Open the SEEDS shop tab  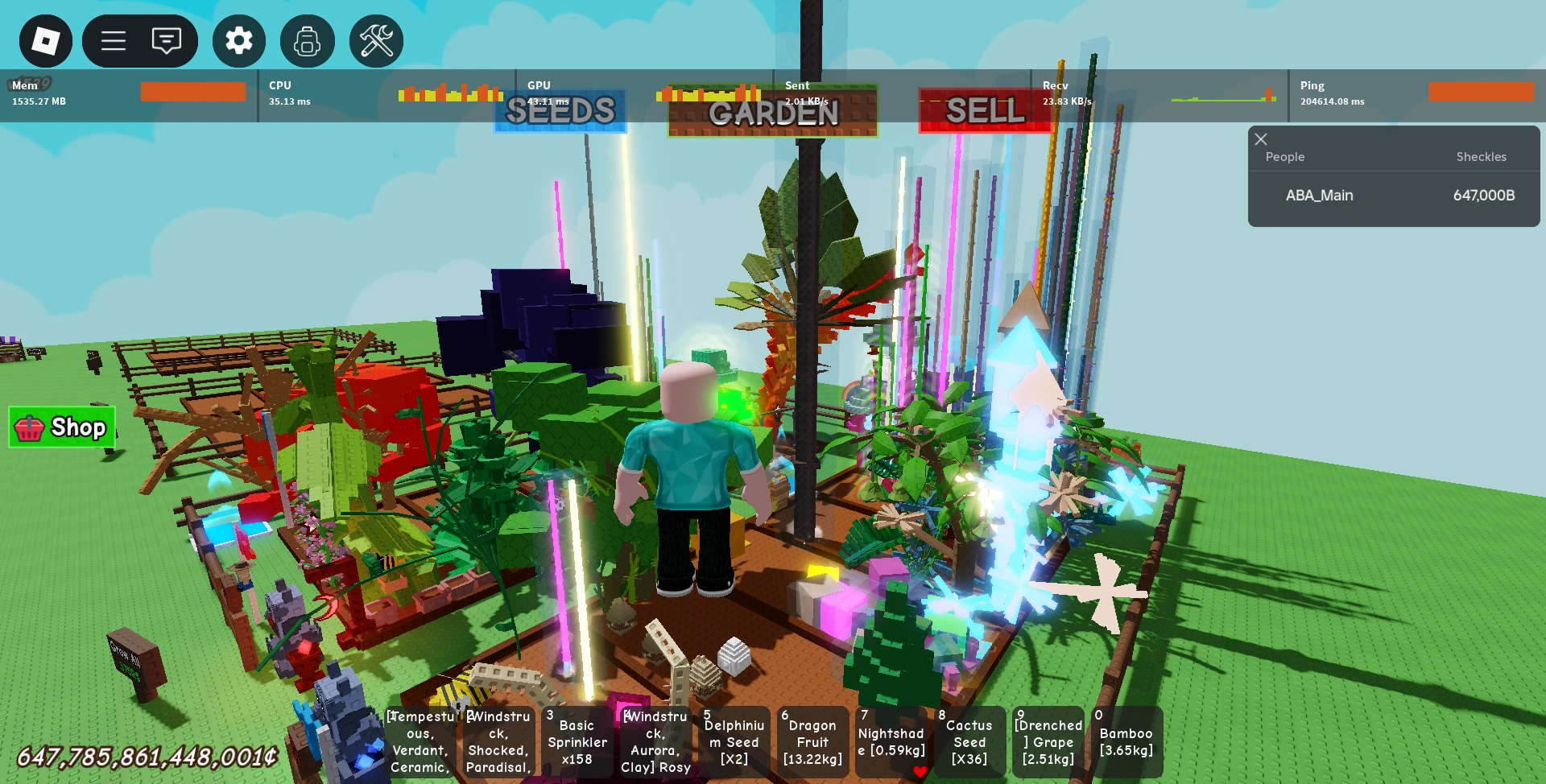tap(560, 112)
